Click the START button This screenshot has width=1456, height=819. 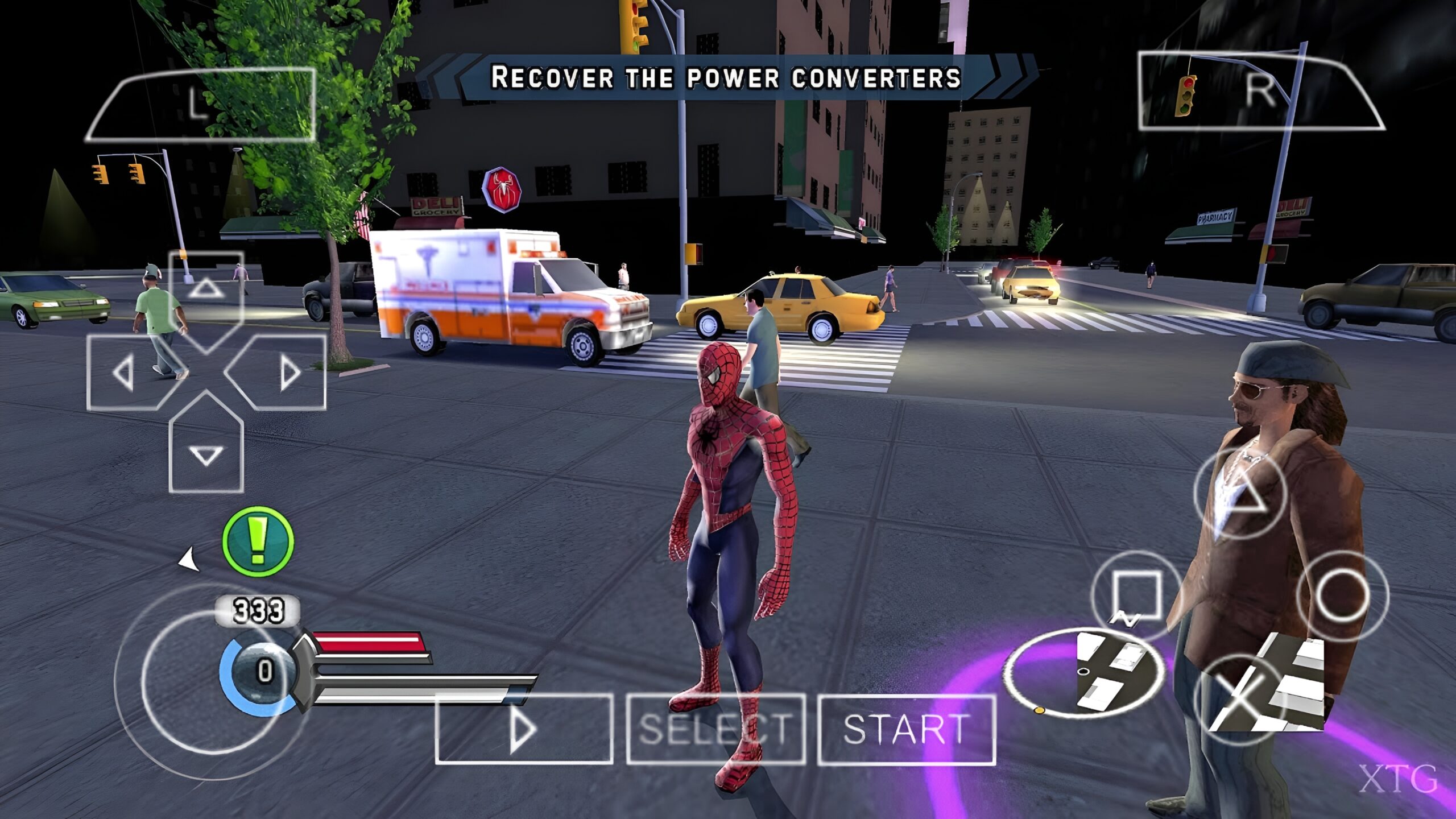tap(906, 729)
